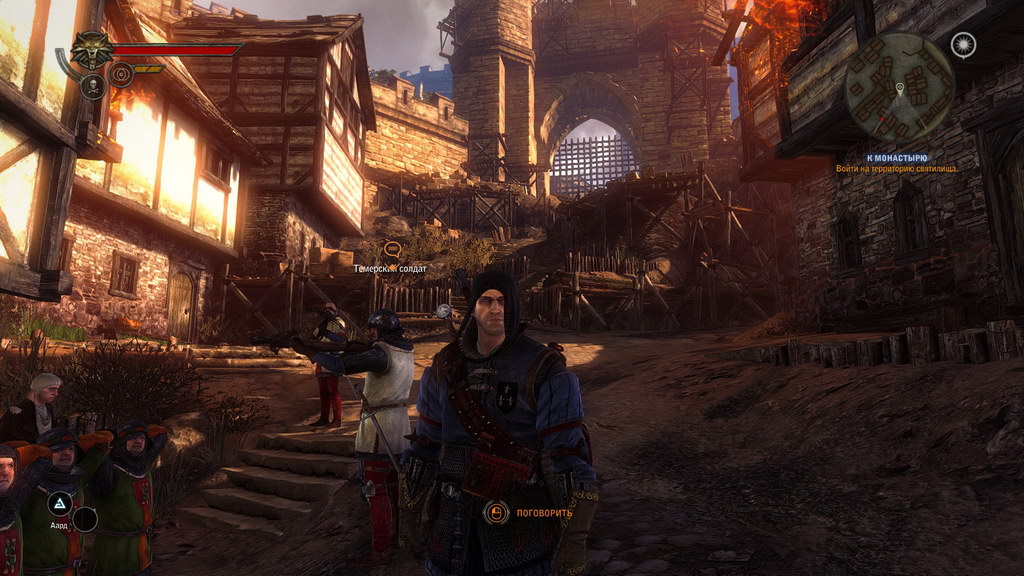Screen dimensions: 1024x576
Task: Click the speech bubble over Темерский солдат
Action: click(x=392, y=248)
